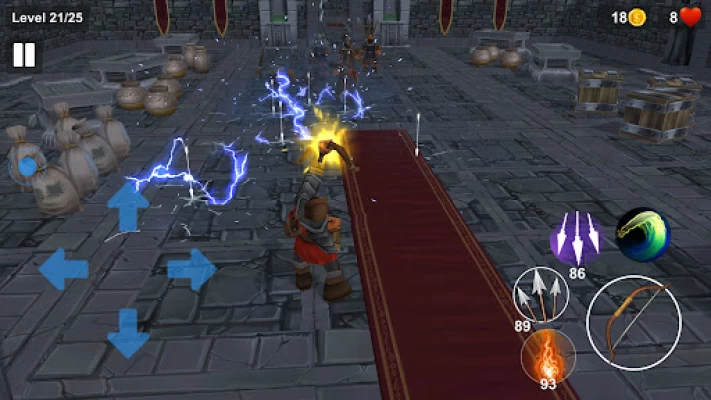Activate the purple multi-arrow skill
Viewport: 711px width, 400px height.
pyautogui.click(x=577, y=238)
